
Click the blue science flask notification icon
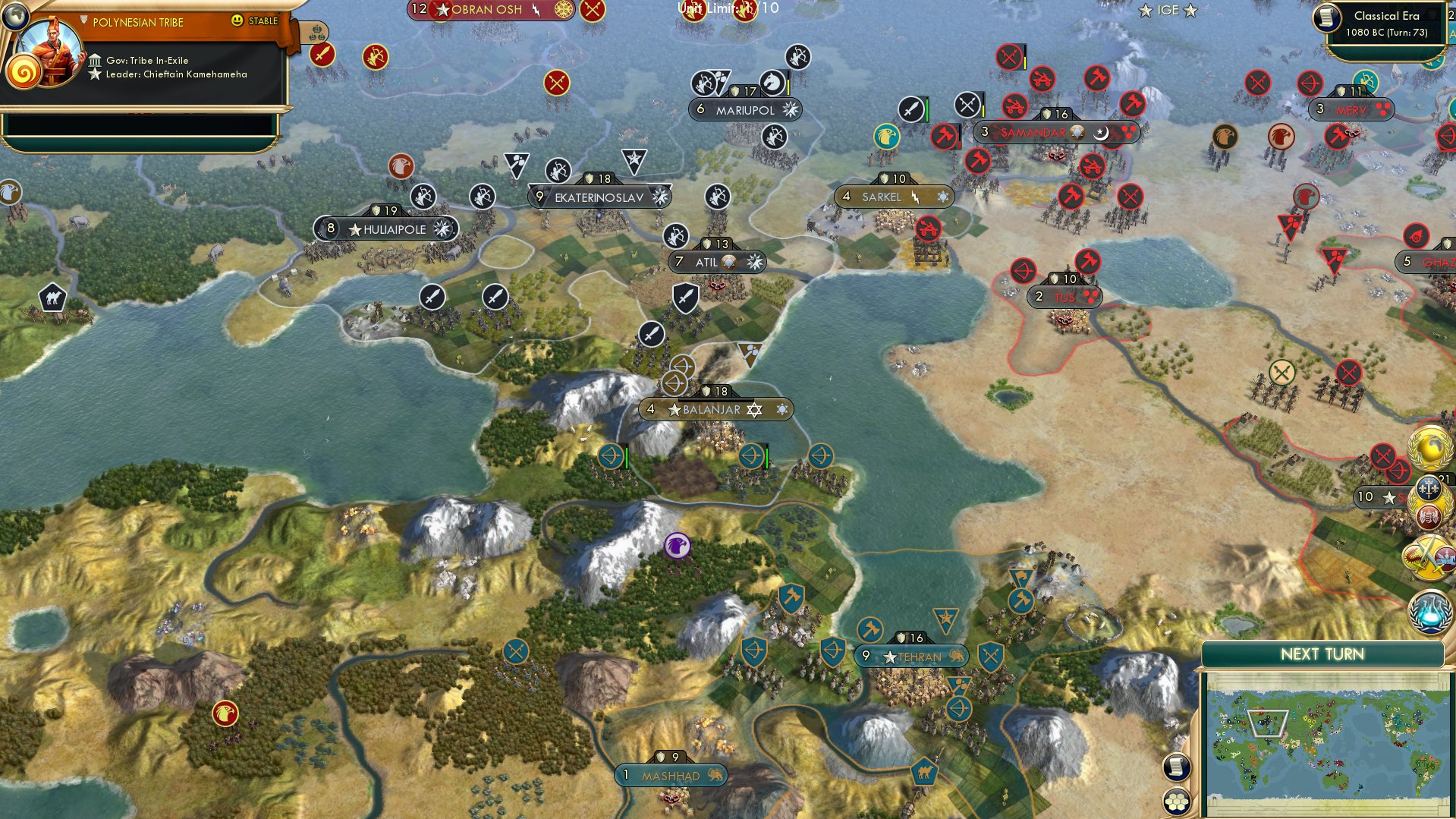point(1429,613)
